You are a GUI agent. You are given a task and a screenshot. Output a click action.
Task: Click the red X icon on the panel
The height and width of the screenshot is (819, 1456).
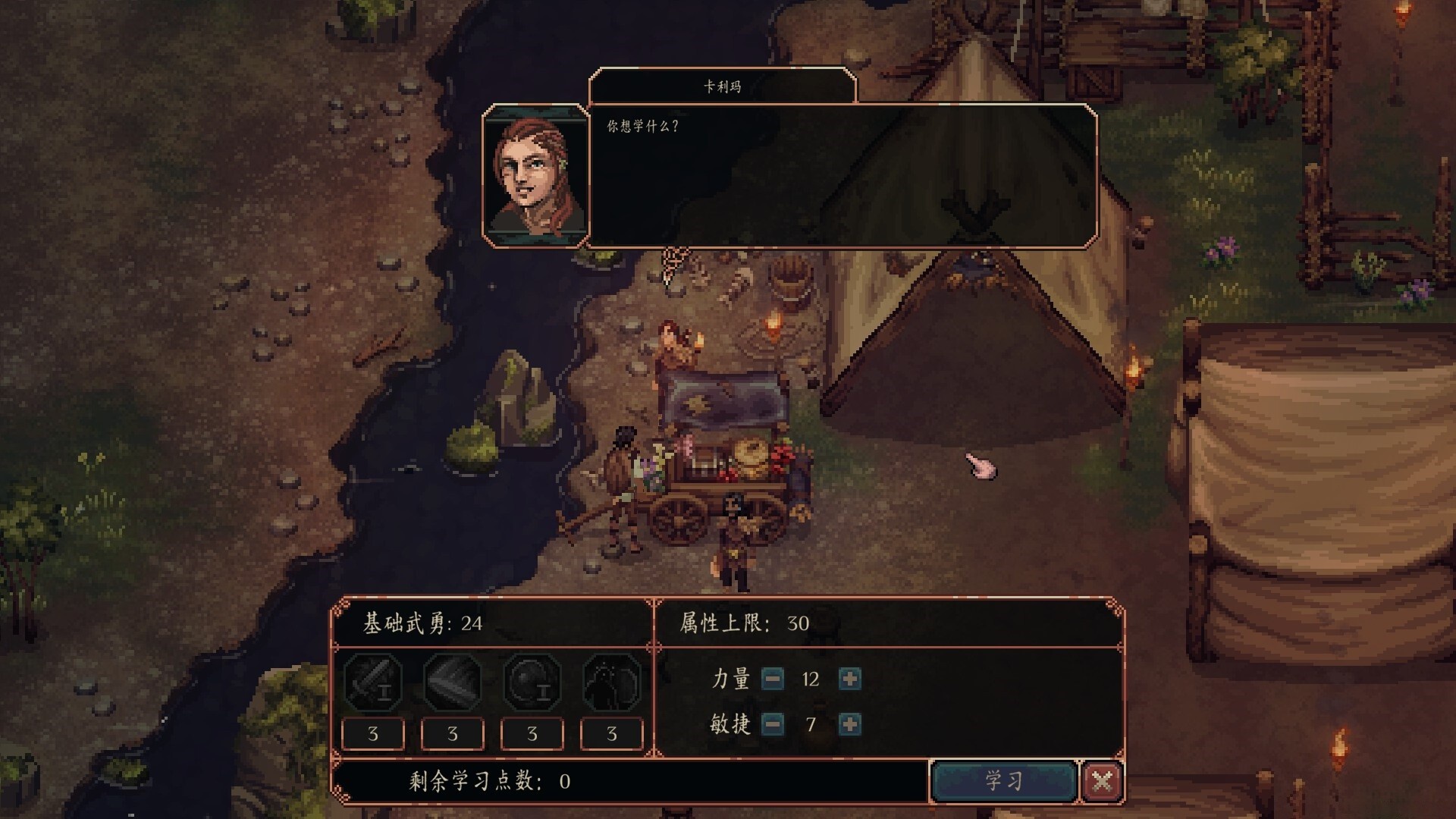1103,780
